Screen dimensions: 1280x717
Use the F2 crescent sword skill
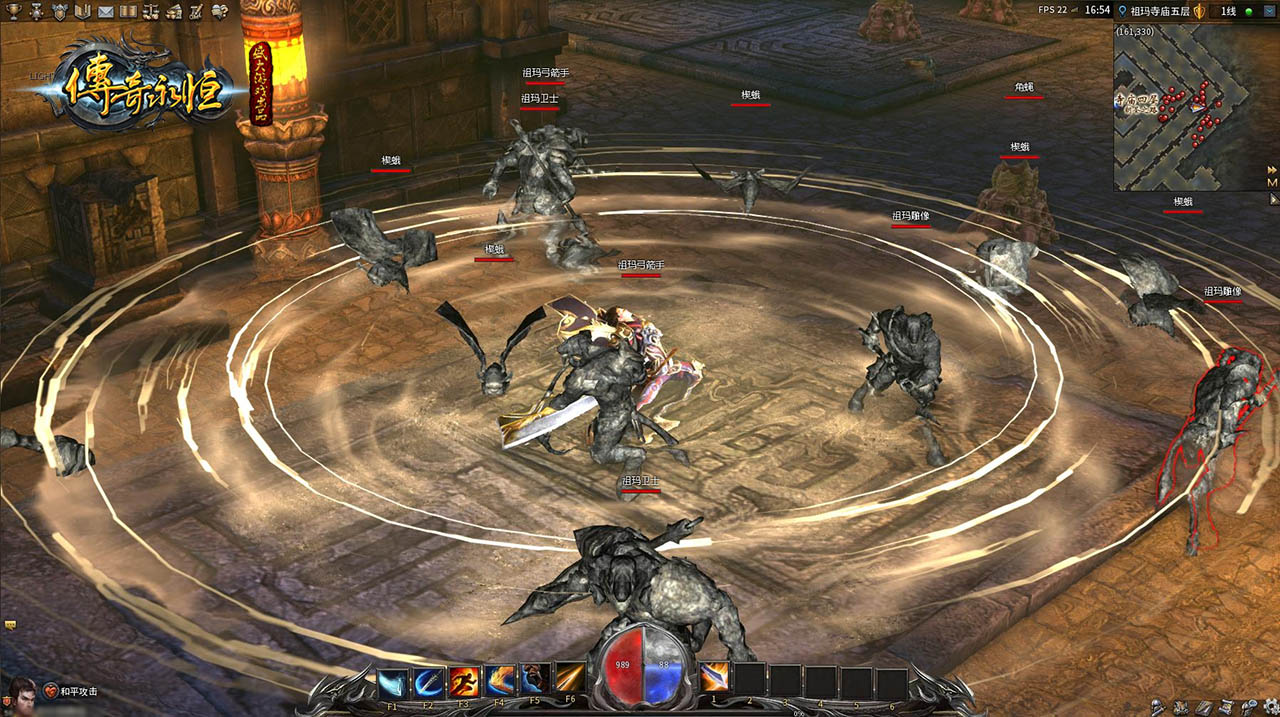pos(429,680)
